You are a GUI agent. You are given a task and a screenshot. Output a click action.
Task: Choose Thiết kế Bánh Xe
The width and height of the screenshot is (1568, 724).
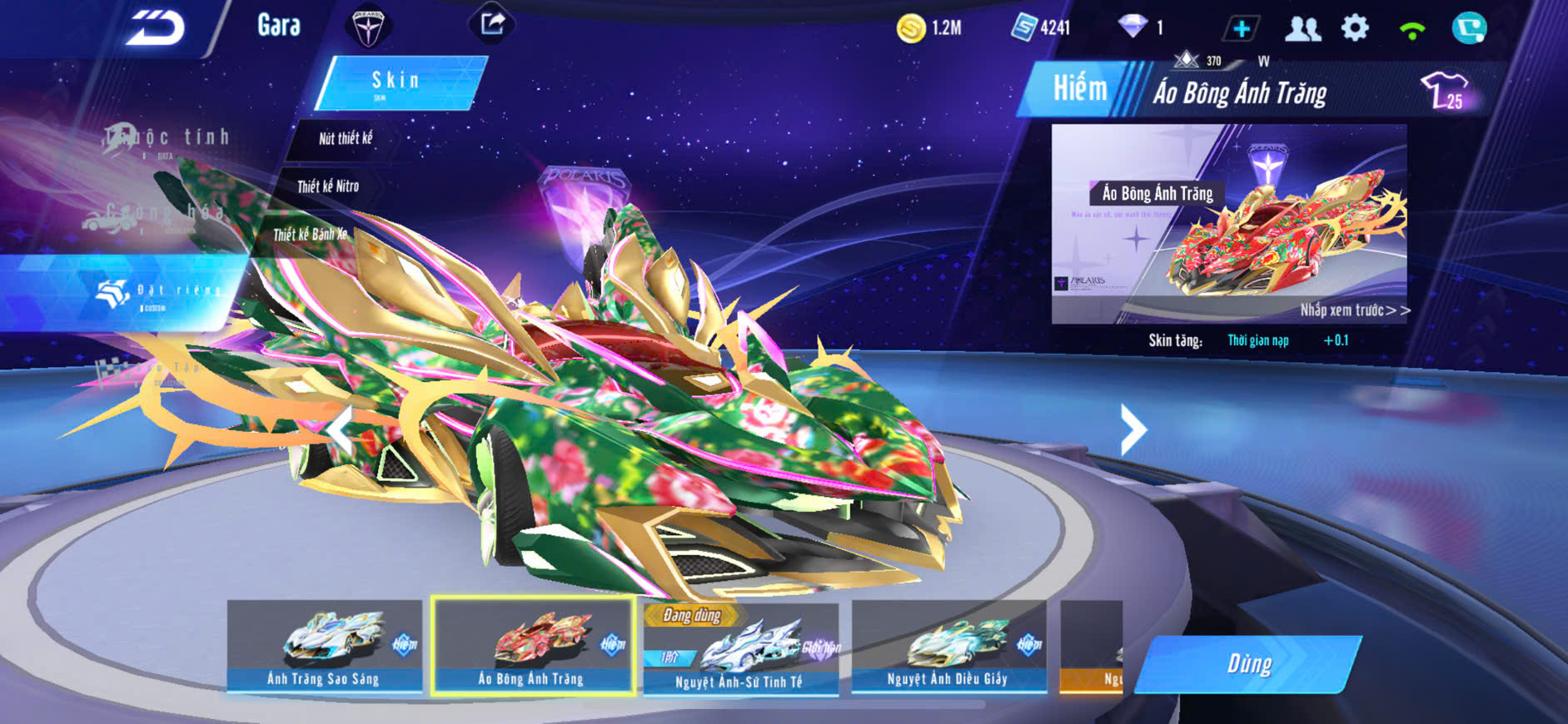(310, 235)
